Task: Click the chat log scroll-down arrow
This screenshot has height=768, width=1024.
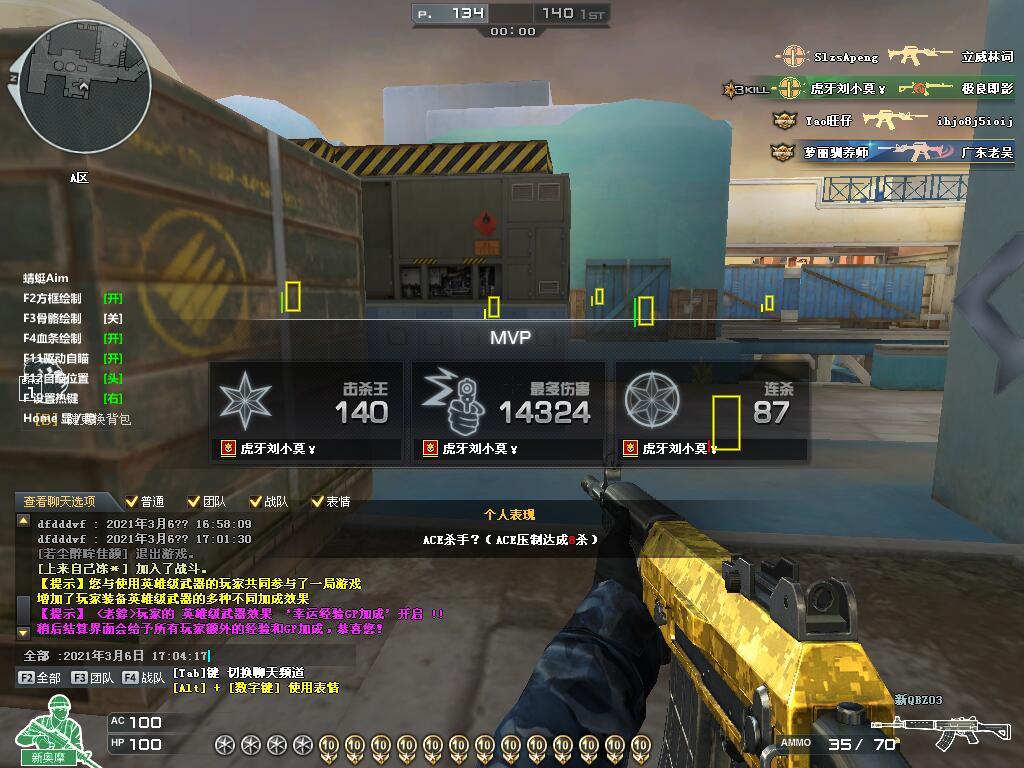Action: (24, 632)
